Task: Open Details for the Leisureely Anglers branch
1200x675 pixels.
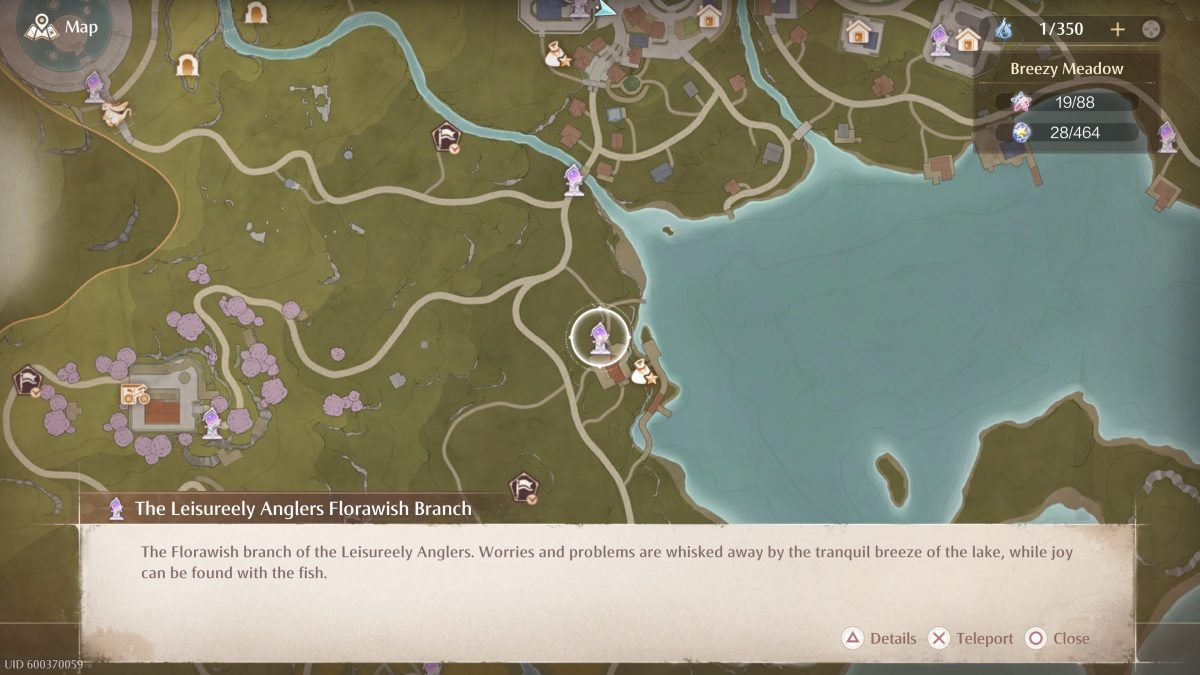Action: pos(880,638)
